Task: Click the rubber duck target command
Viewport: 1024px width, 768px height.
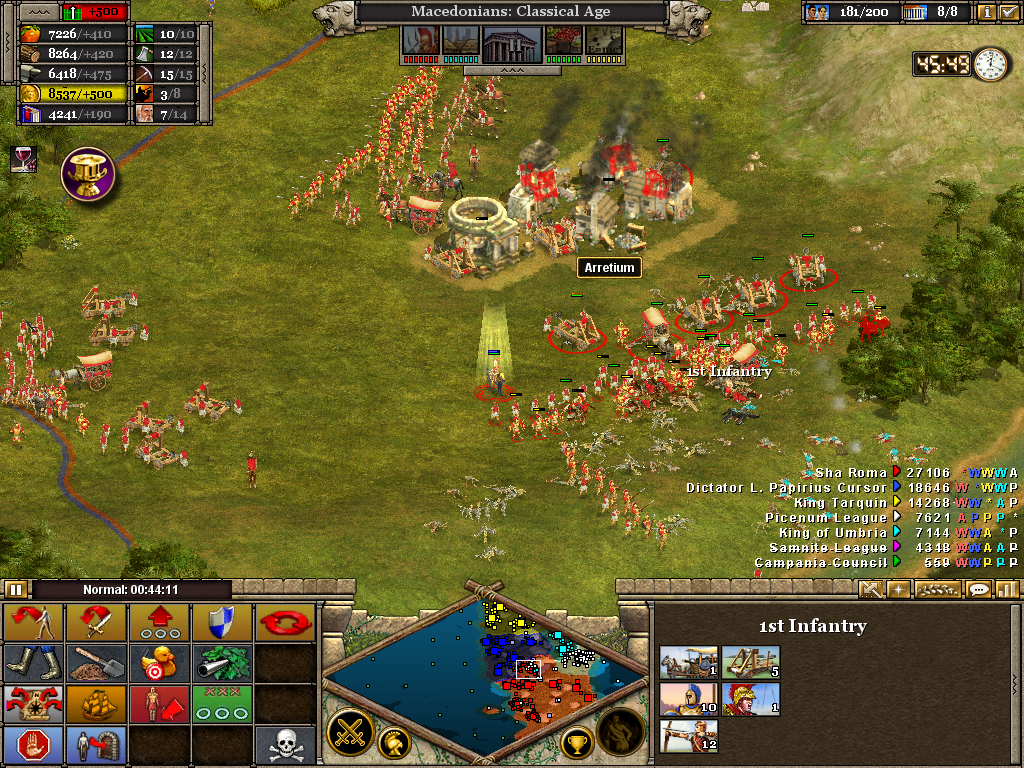Action: point(158,662)
